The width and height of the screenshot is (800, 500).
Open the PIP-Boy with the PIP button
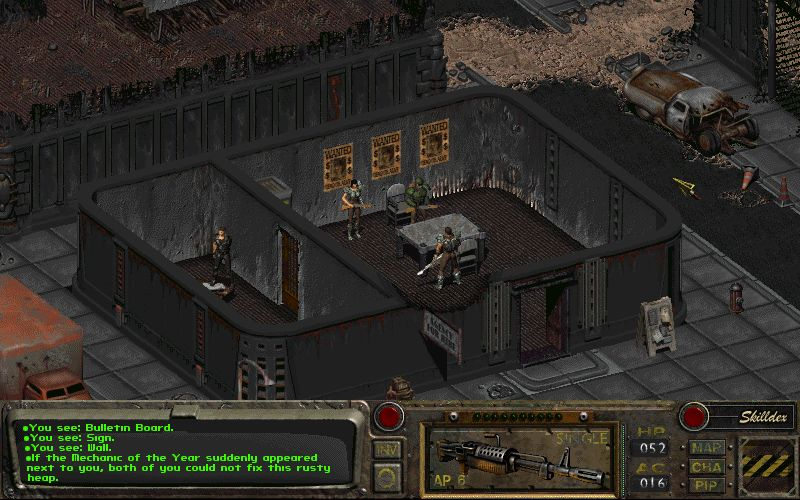705,483
